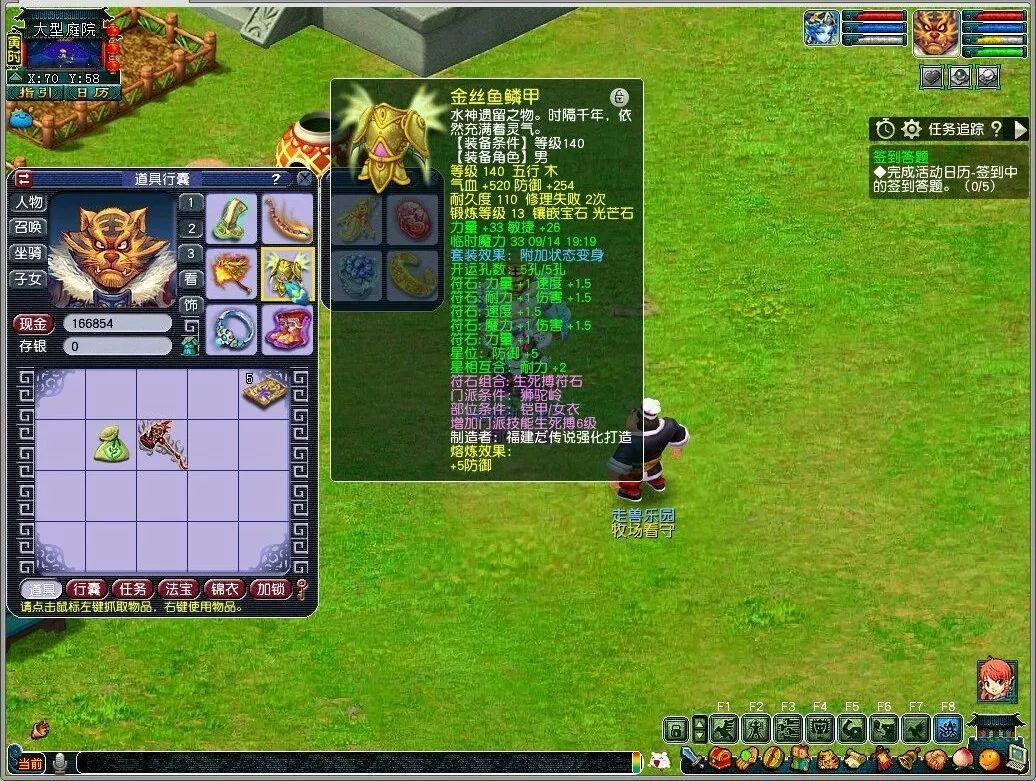This screenshot has height=781, width=1036.
Task: Click the 加锁 lock button
Action: pos(269,589)
